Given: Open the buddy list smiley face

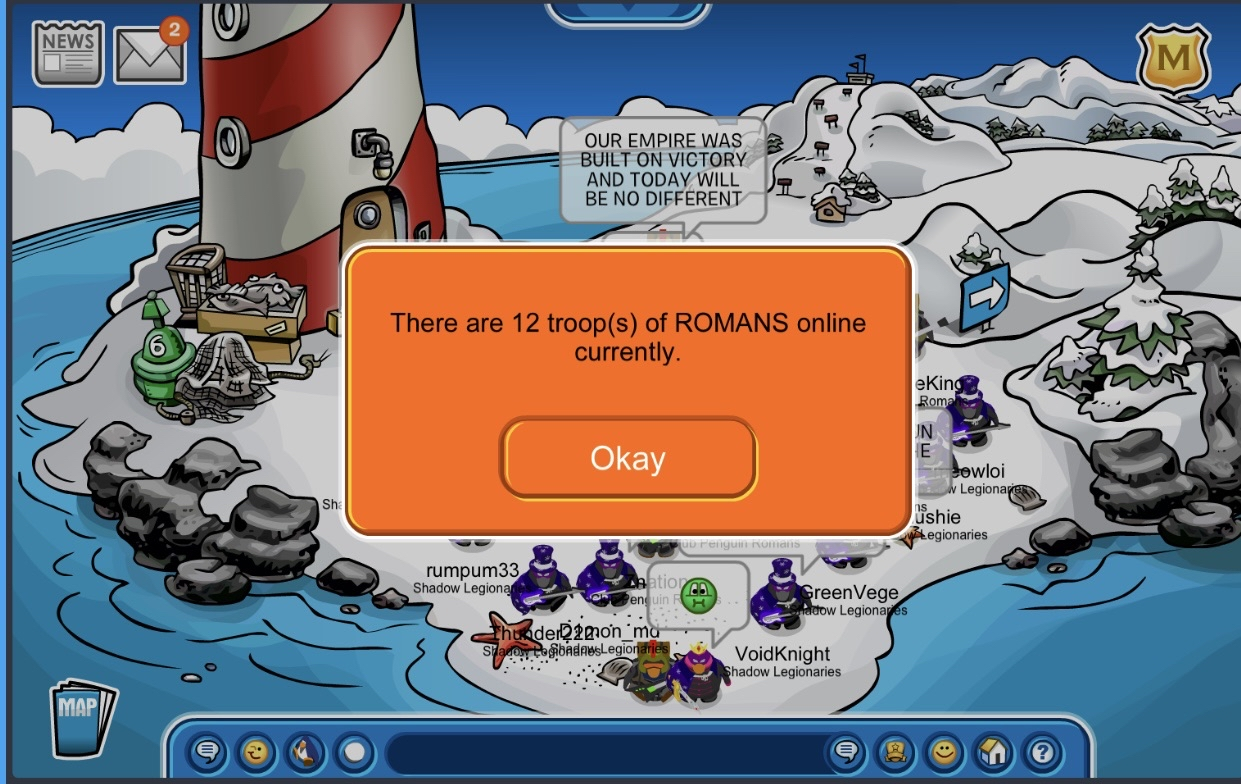Looking at the screenshot, I should (x=943, y=750).
